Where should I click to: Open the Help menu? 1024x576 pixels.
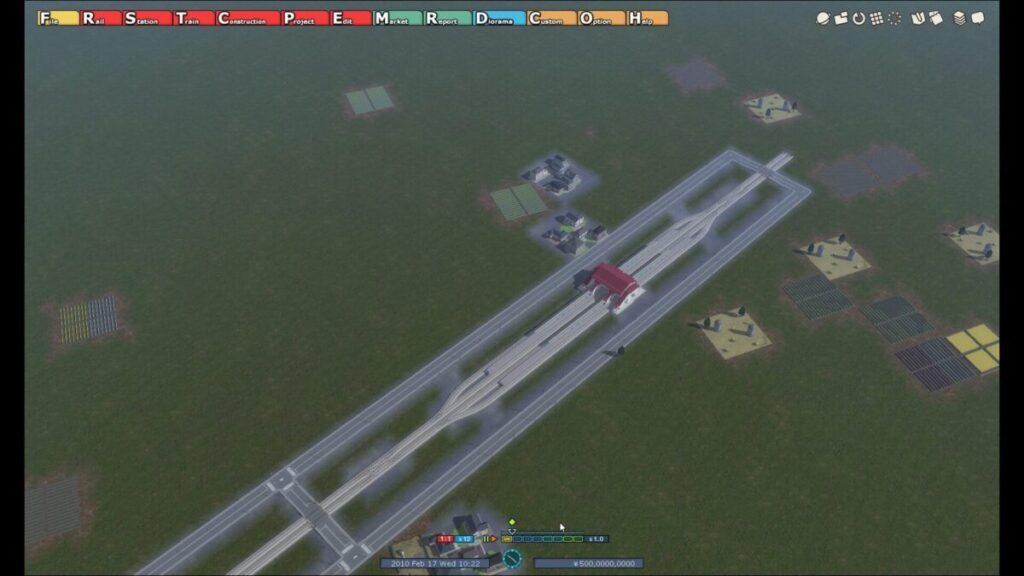point(647,18)
